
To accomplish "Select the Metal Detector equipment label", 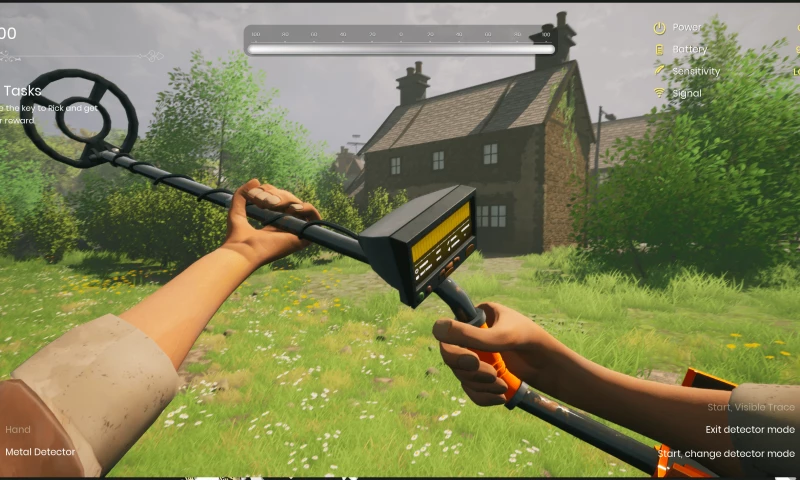I will (x=40, y=452).
